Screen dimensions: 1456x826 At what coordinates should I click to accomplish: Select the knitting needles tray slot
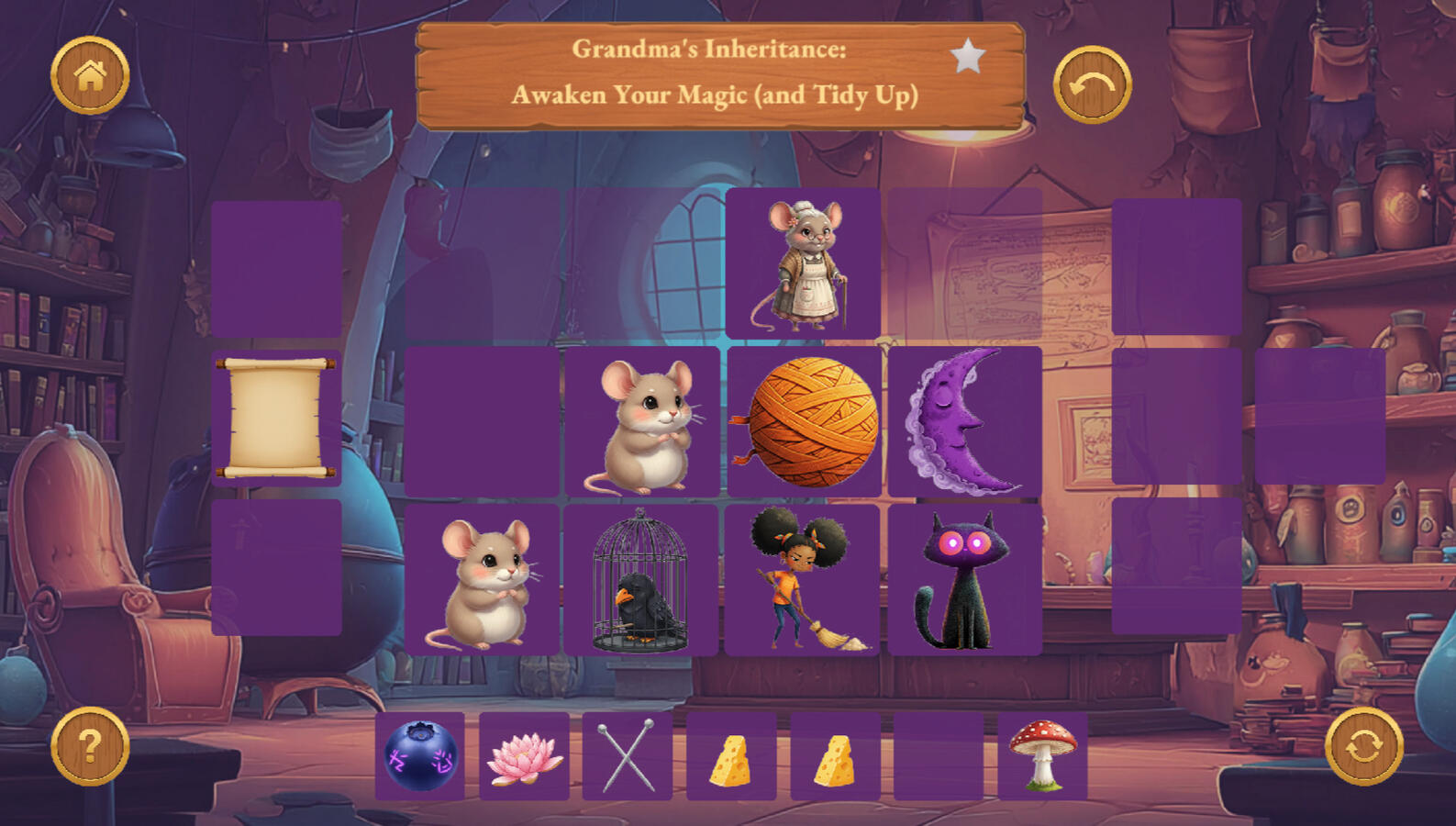click(628, 756)
